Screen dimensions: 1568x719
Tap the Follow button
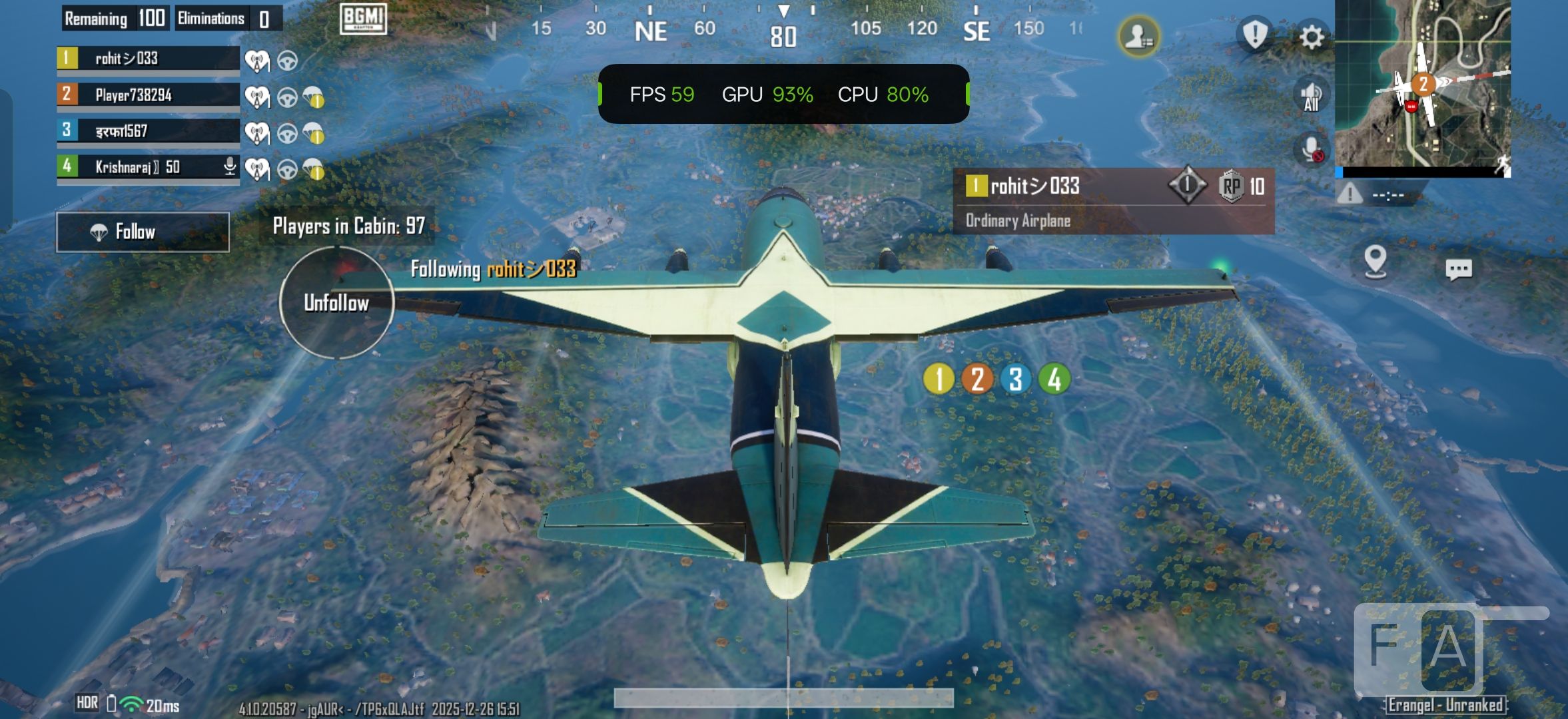click(x=143, y=232)
